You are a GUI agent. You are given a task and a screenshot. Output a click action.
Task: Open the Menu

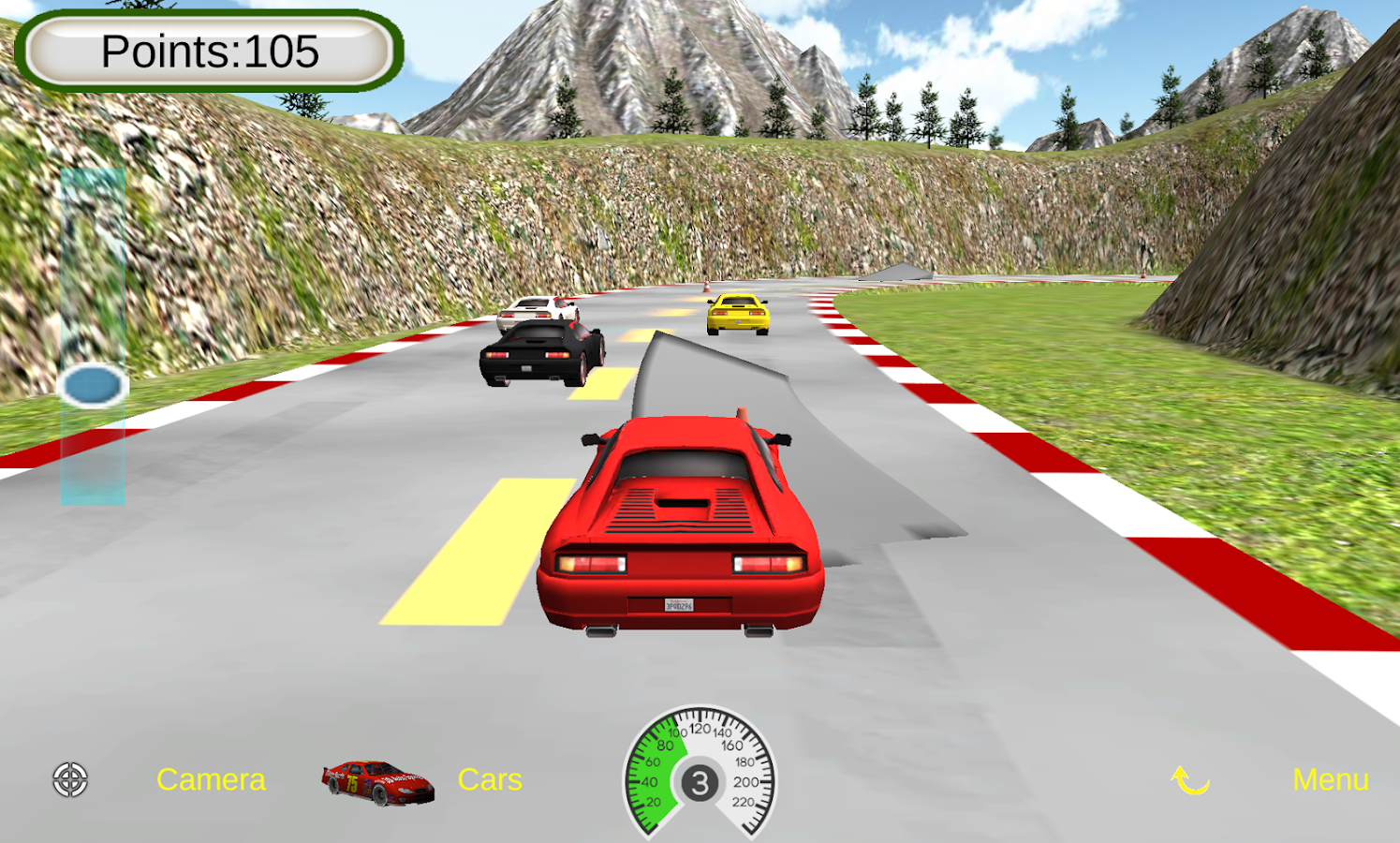(1330, 779)
